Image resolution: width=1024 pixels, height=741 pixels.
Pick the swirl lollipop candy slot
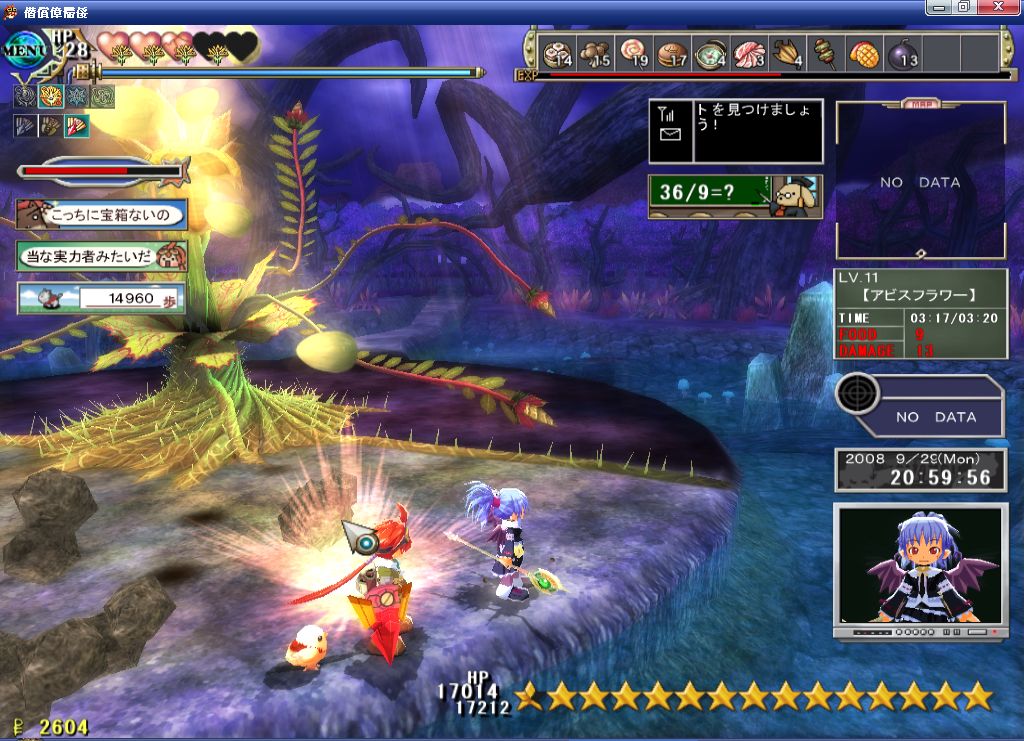coord(634,53)
